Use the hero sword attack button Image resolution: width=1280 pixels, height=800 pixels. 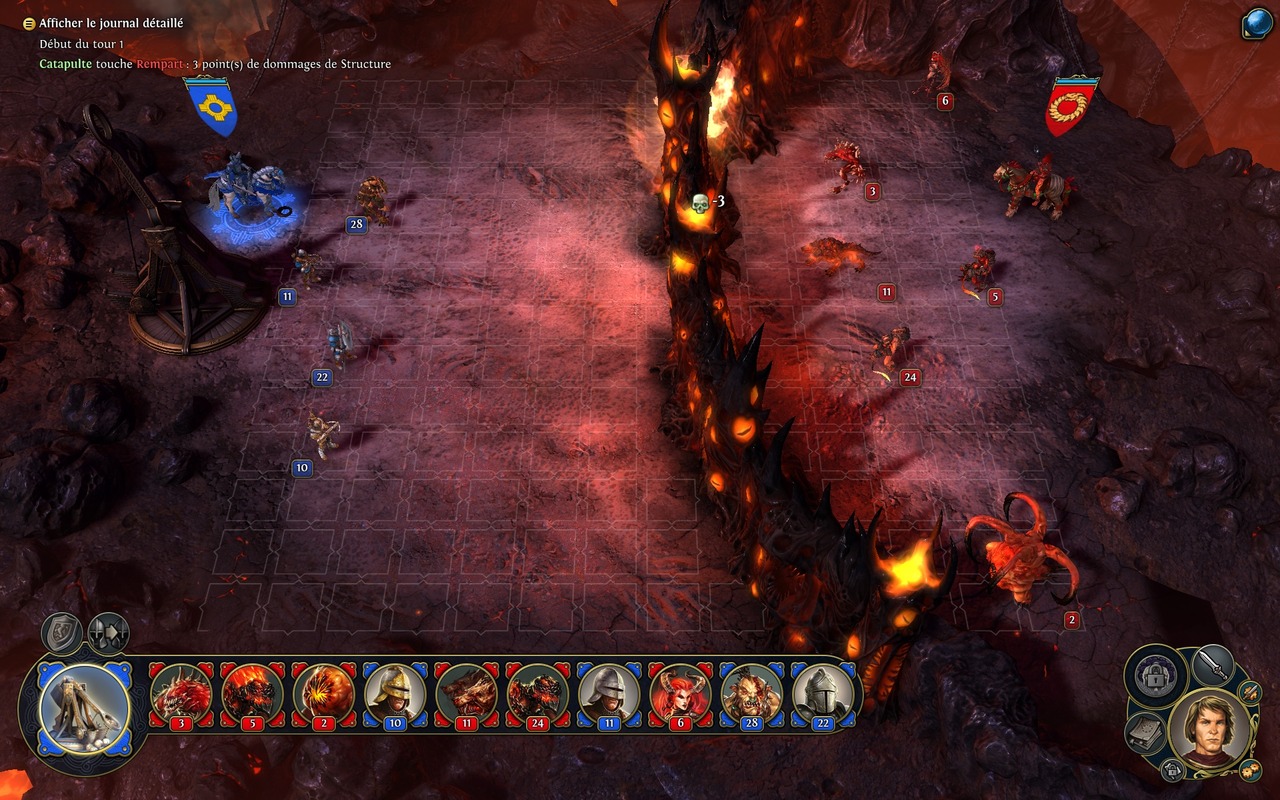coord(1213,666)
